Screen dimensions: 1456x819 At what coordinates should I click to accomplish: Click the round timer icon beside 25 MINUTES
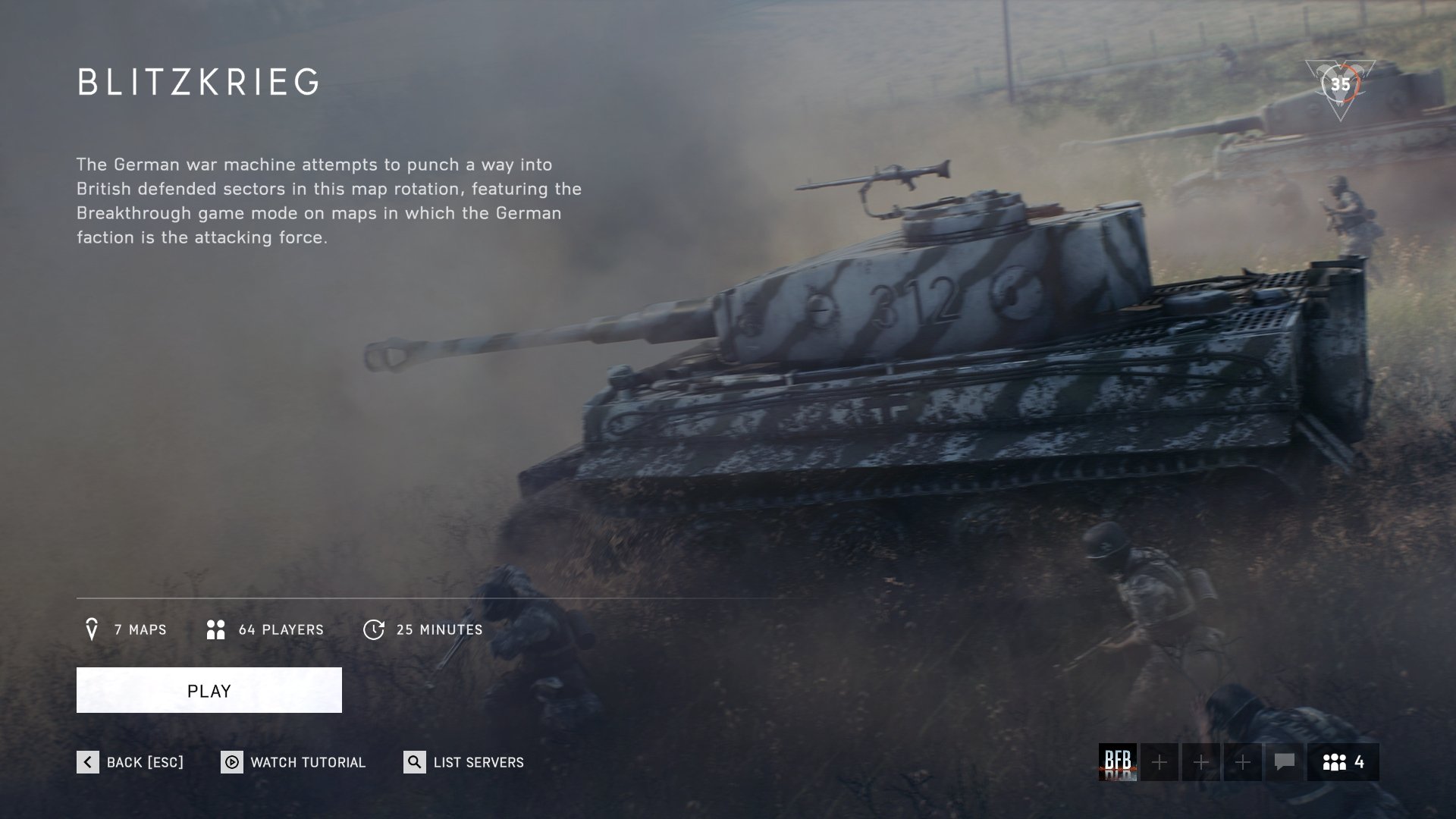point(375,629)
